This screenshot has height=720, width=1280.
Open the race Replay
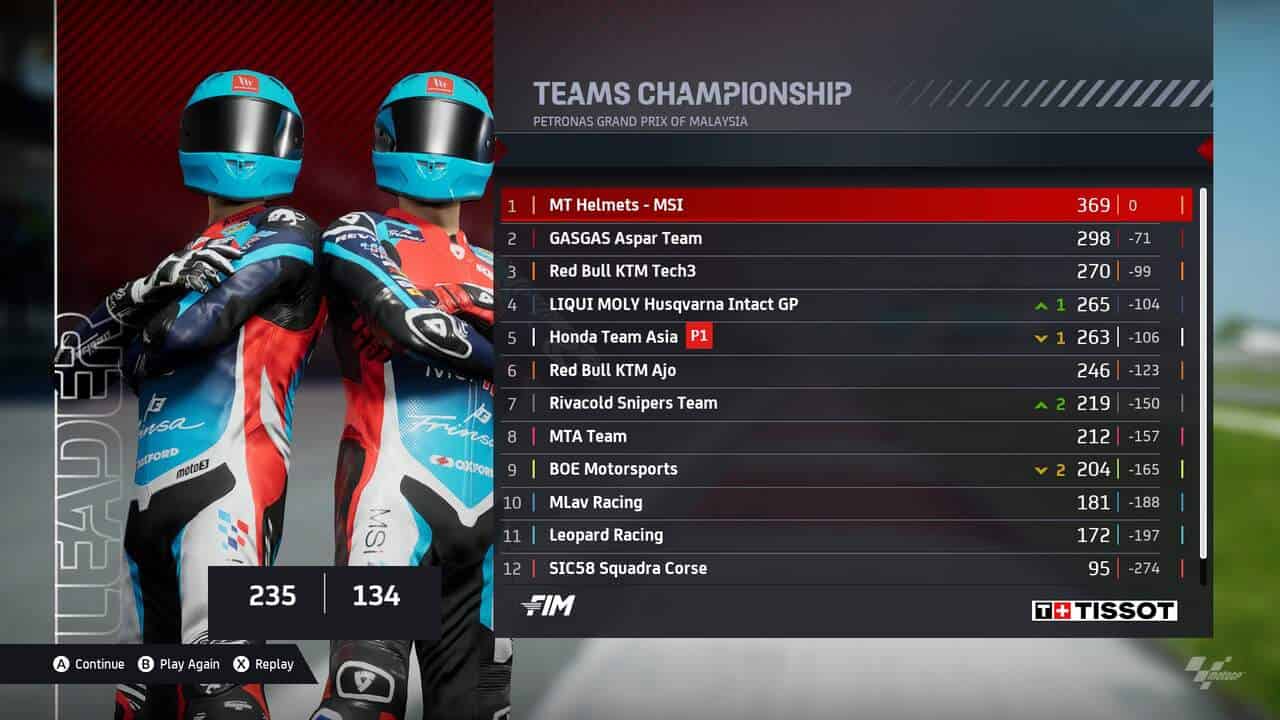tap(264, 664)
